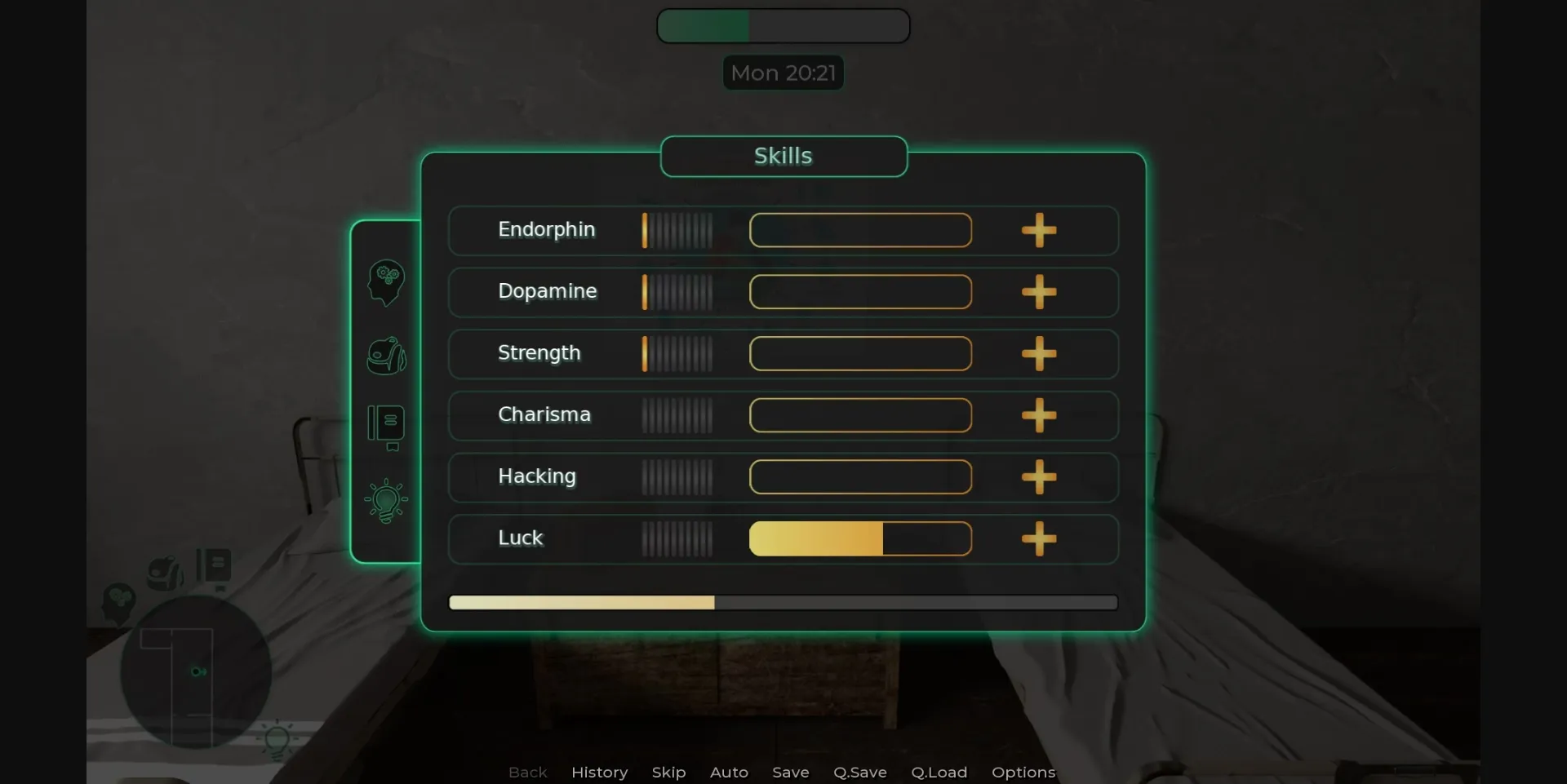1567x784 pixels.
Task: Open the journal book icon in the sidebar
Action: coord(385,427)
